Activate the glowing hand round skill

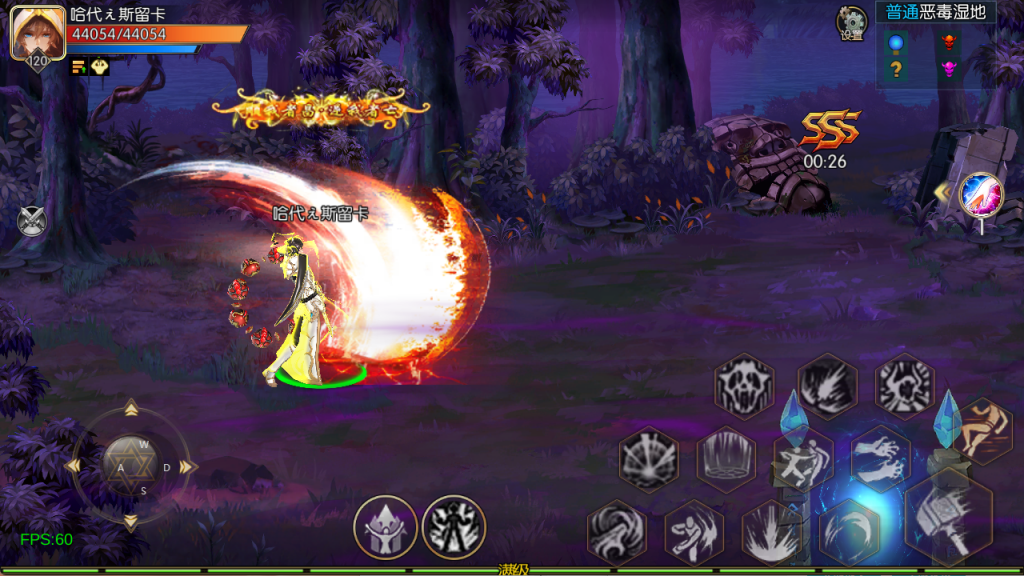click(x=980, y=194)
